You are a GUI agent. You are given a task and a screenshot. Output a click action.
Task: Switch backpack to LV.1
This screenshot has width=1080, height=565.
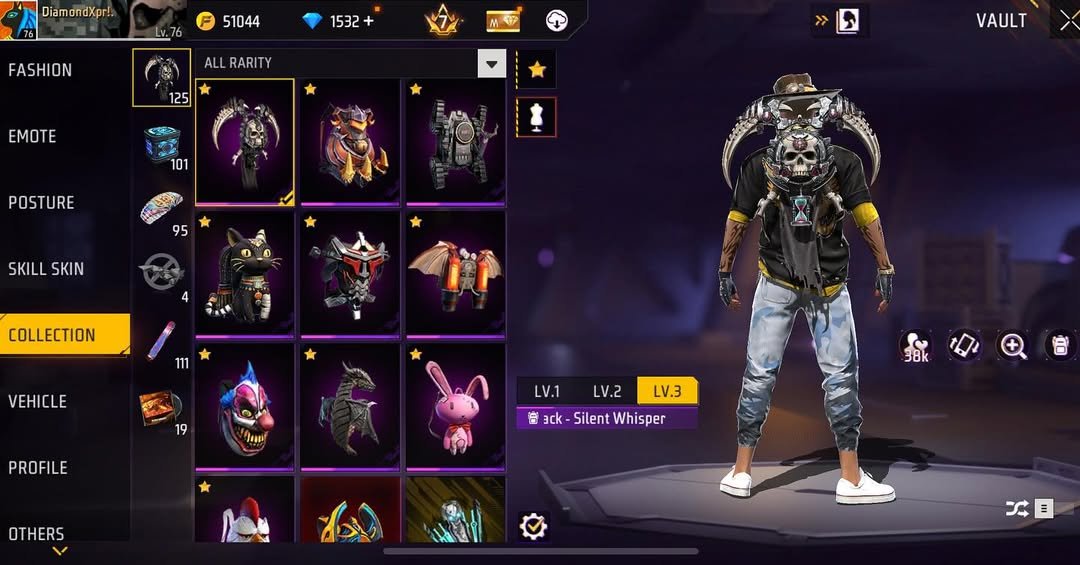click(547, 391)
